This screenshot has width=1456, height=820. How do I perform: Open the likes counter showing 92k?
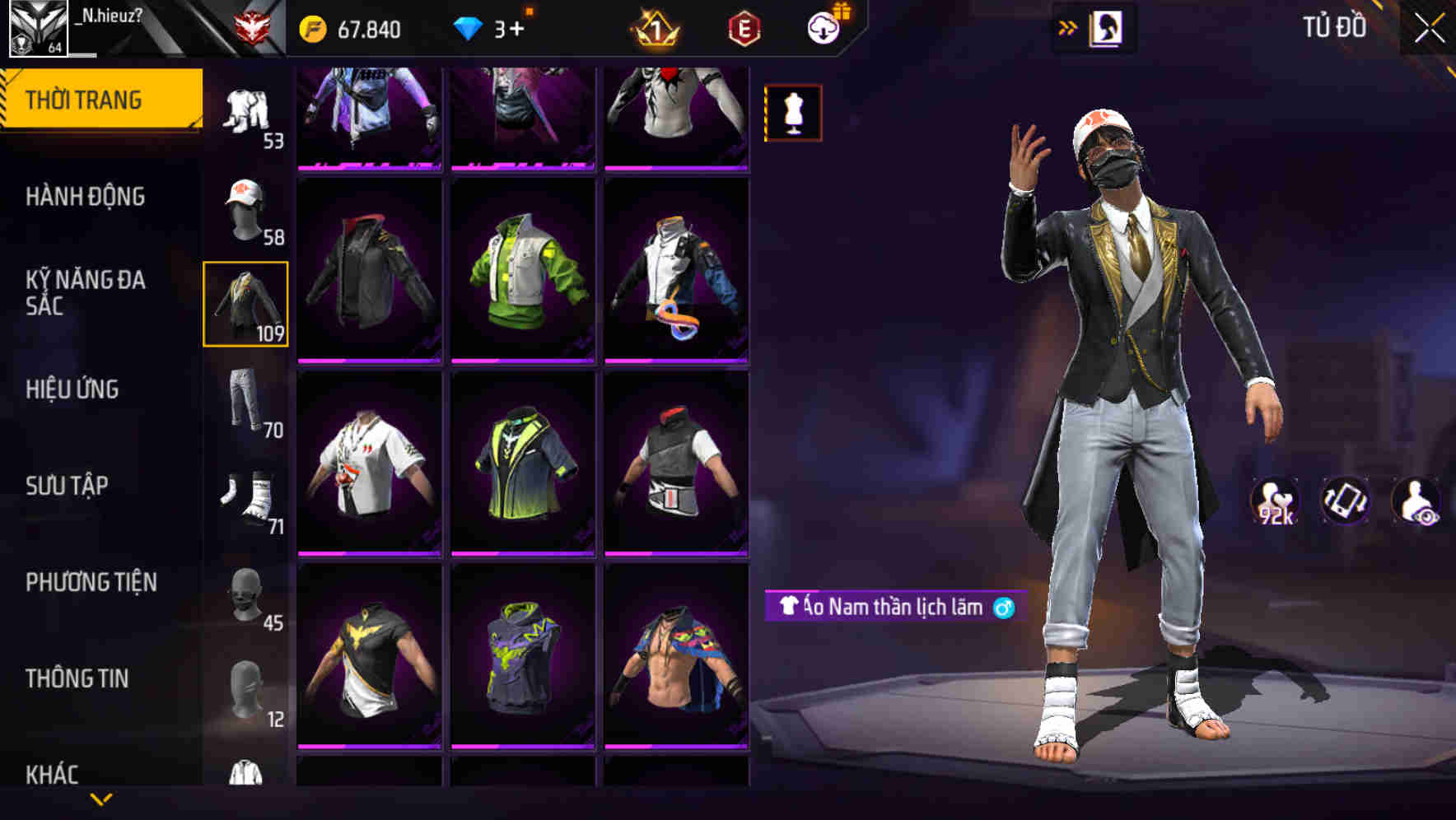coord(1277,505)
